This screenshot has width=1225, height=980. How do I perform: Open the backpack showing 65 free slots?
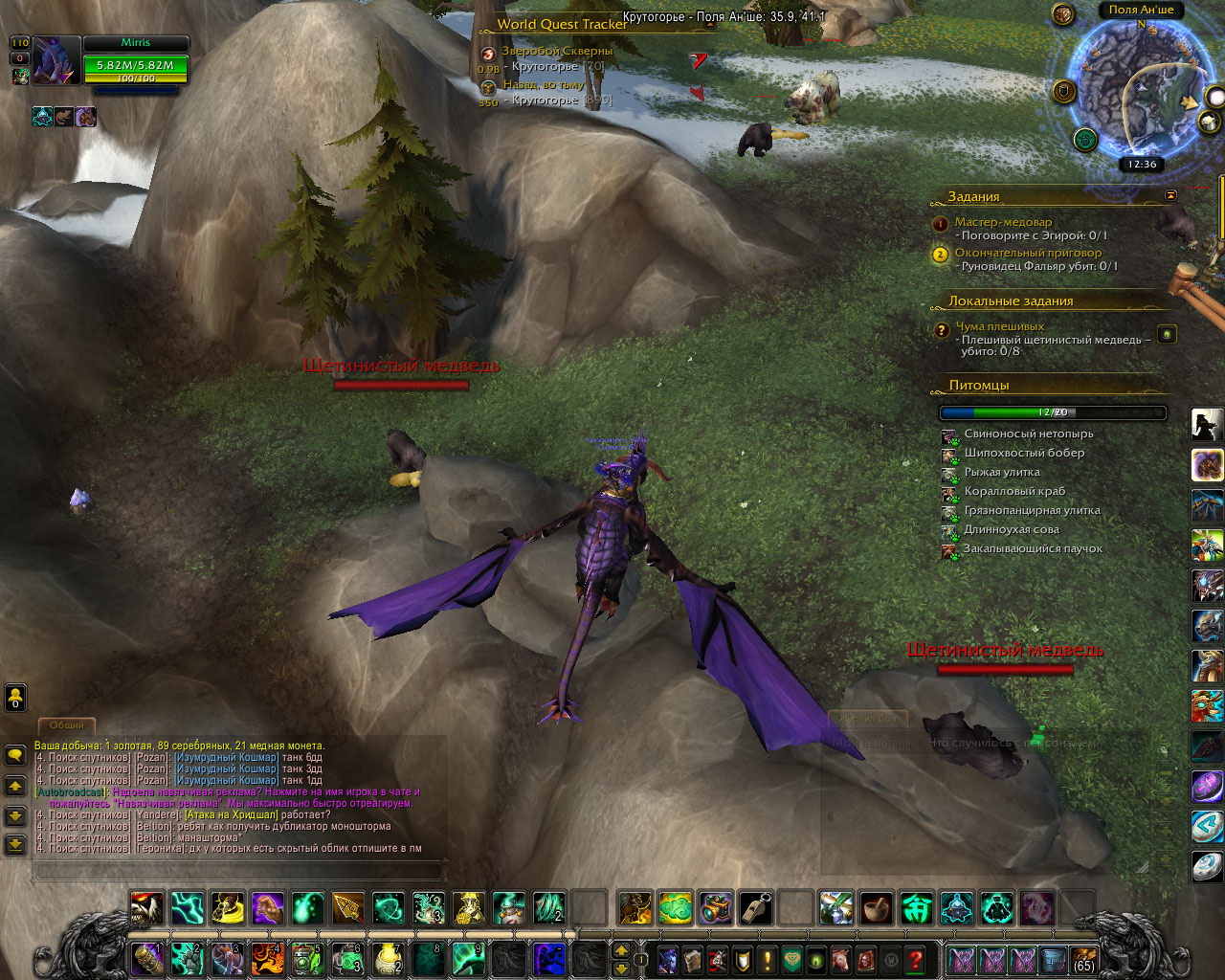1083,958
